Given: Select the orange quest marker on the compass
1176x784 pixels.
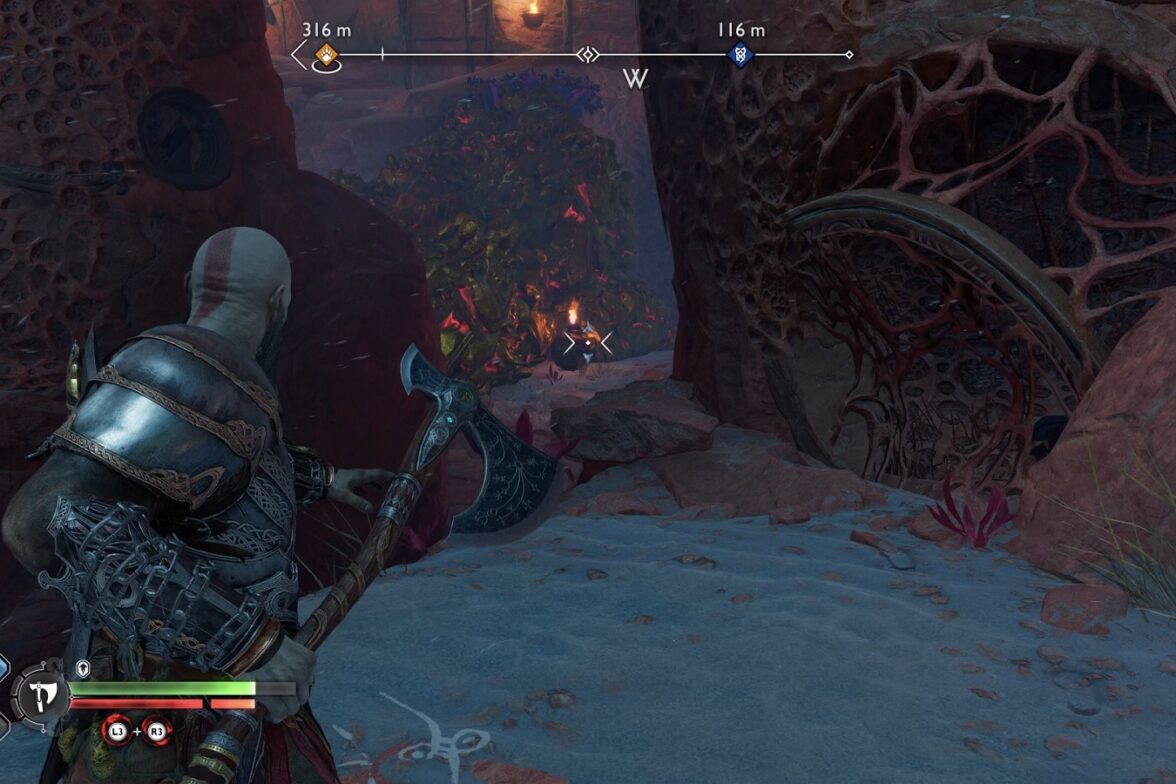Looking at the screenshot, I should [324, 54].
